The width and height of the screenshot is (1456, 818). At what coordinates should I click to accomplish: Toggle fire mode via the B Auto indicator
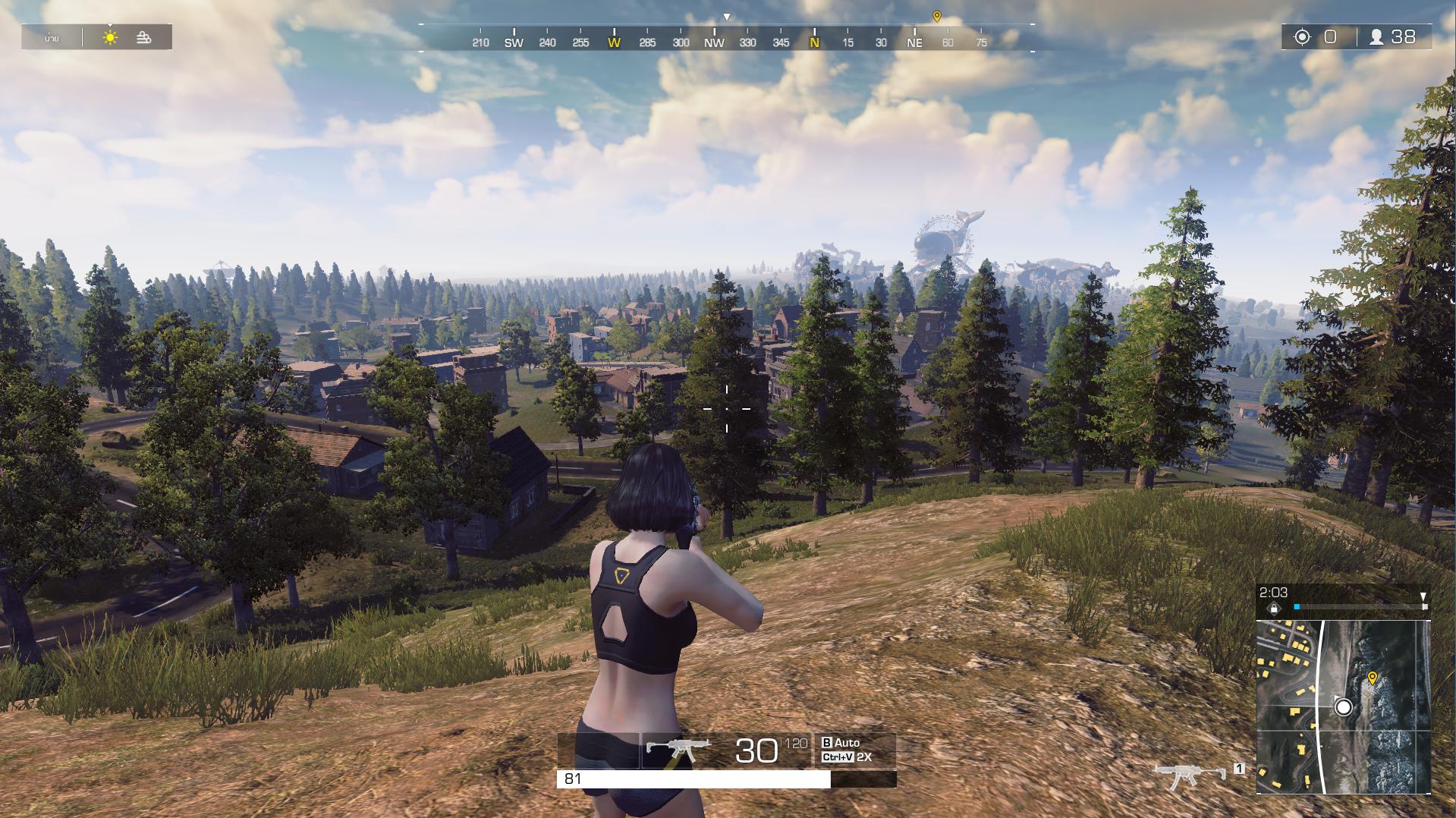point(842,743)
